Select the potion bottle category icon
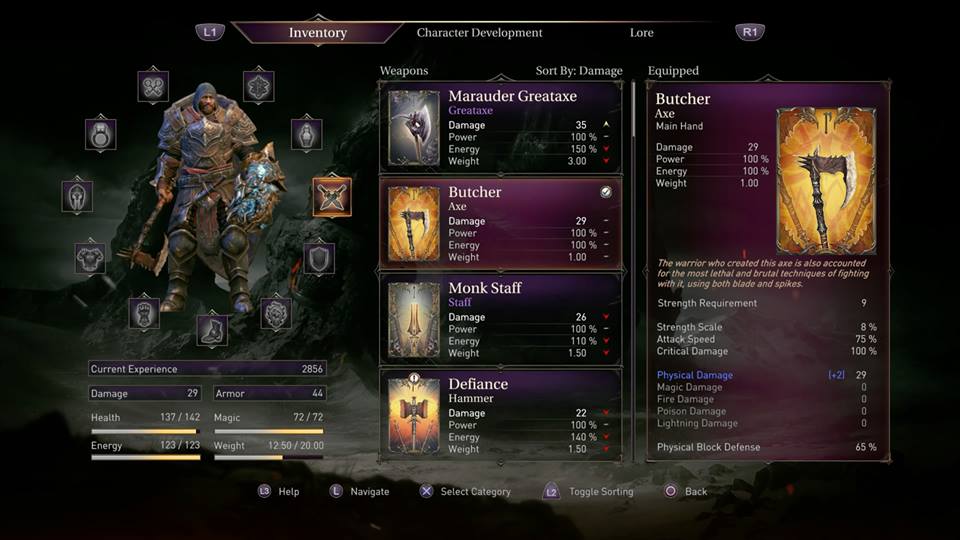Viewport: 960px width, 540px height. (x=306, y=134)
